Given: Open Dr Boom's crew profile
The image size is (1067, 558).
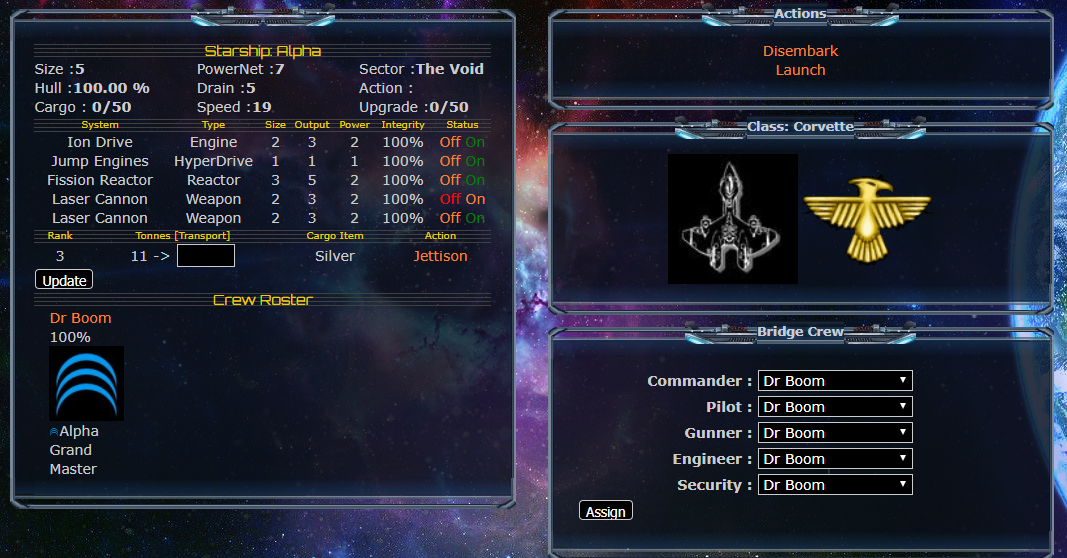Looking at the screenshot, I should (x=81, y=318).
